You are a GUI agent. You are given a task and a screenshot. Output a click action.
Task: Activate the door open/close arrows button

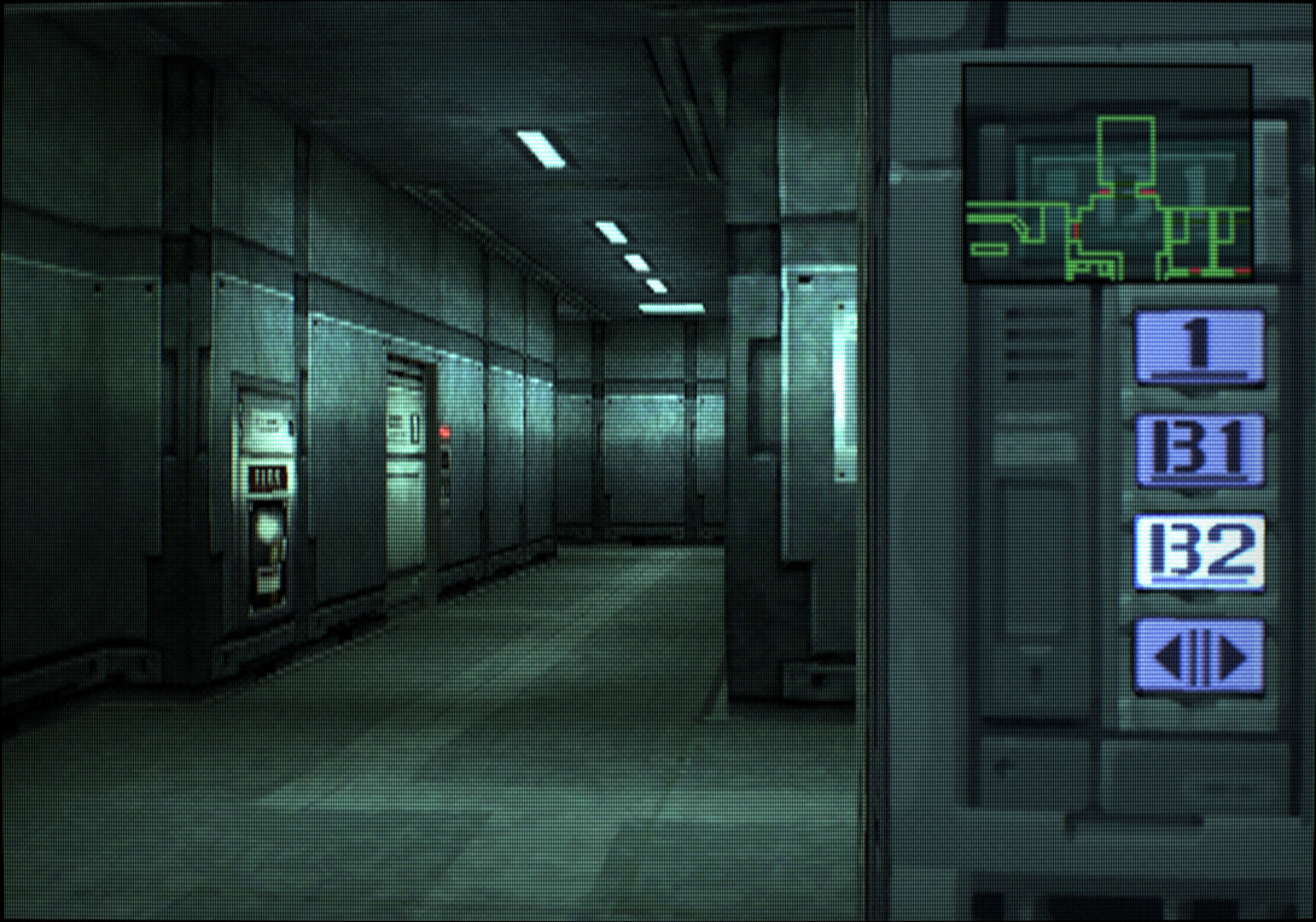pos(1199,656)
